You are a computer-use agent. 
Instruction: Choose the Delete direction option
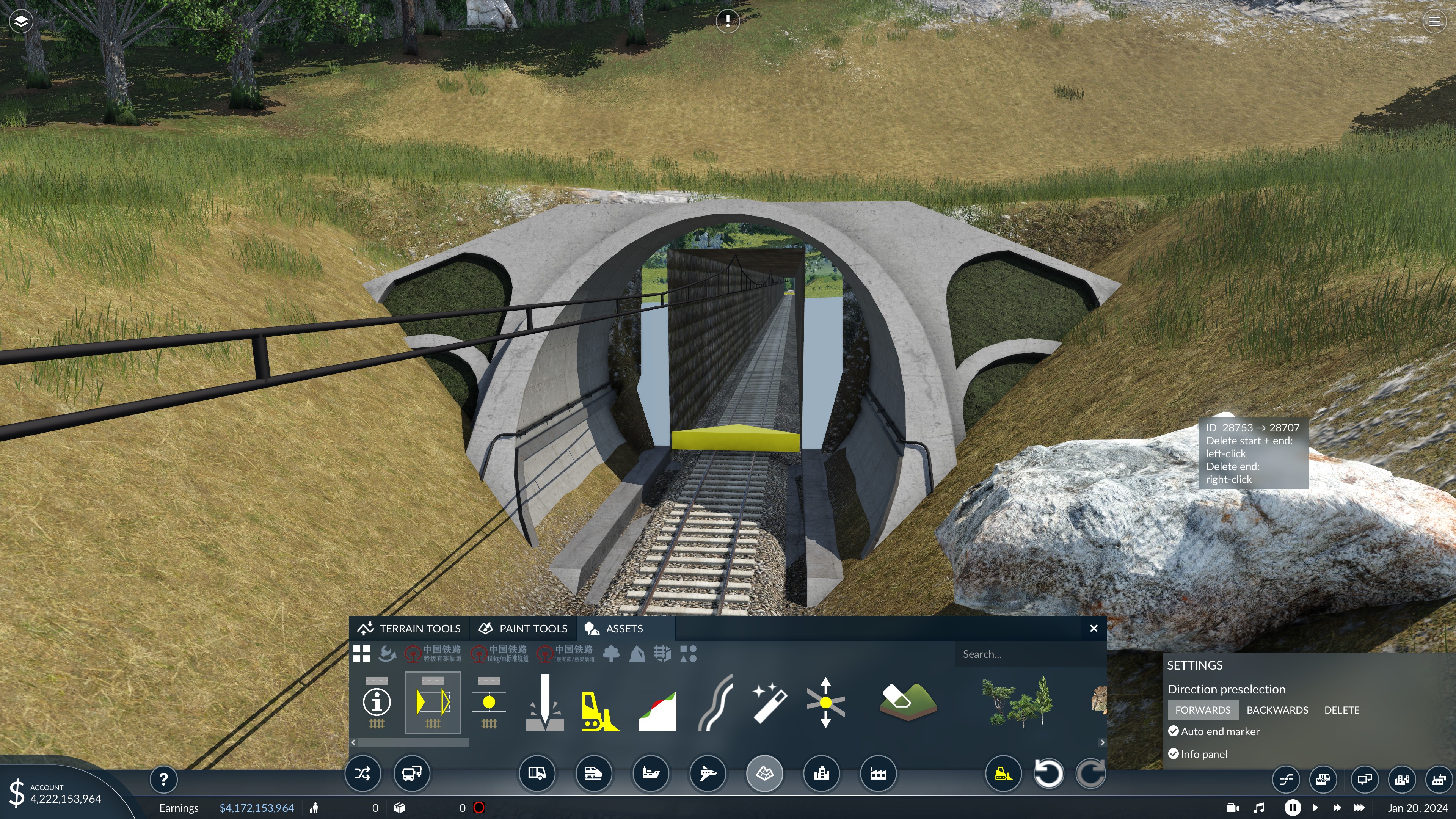(x=1341, y=710)
